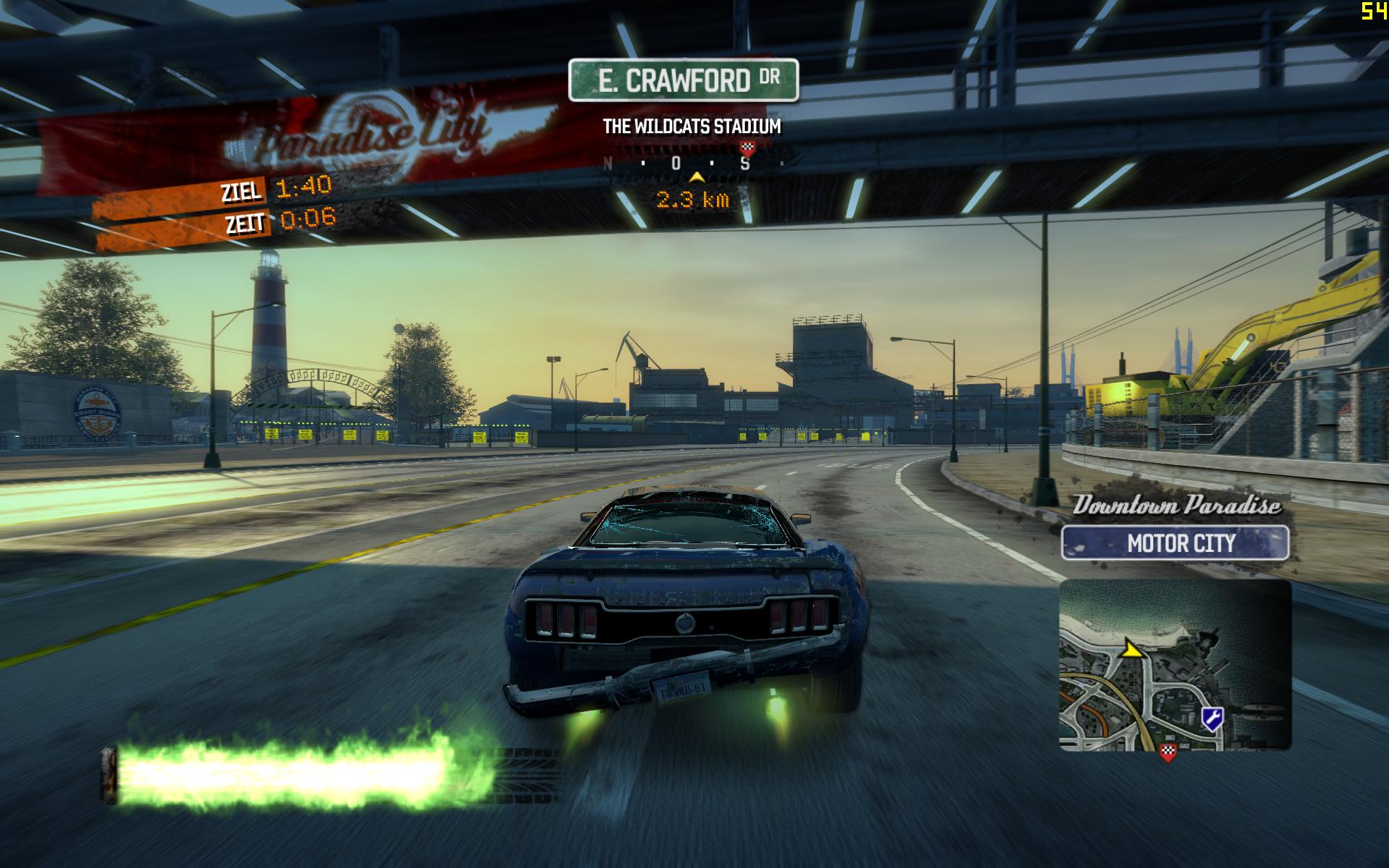
Task: Select the Motor City district label
Action: tap(1175, 542)
